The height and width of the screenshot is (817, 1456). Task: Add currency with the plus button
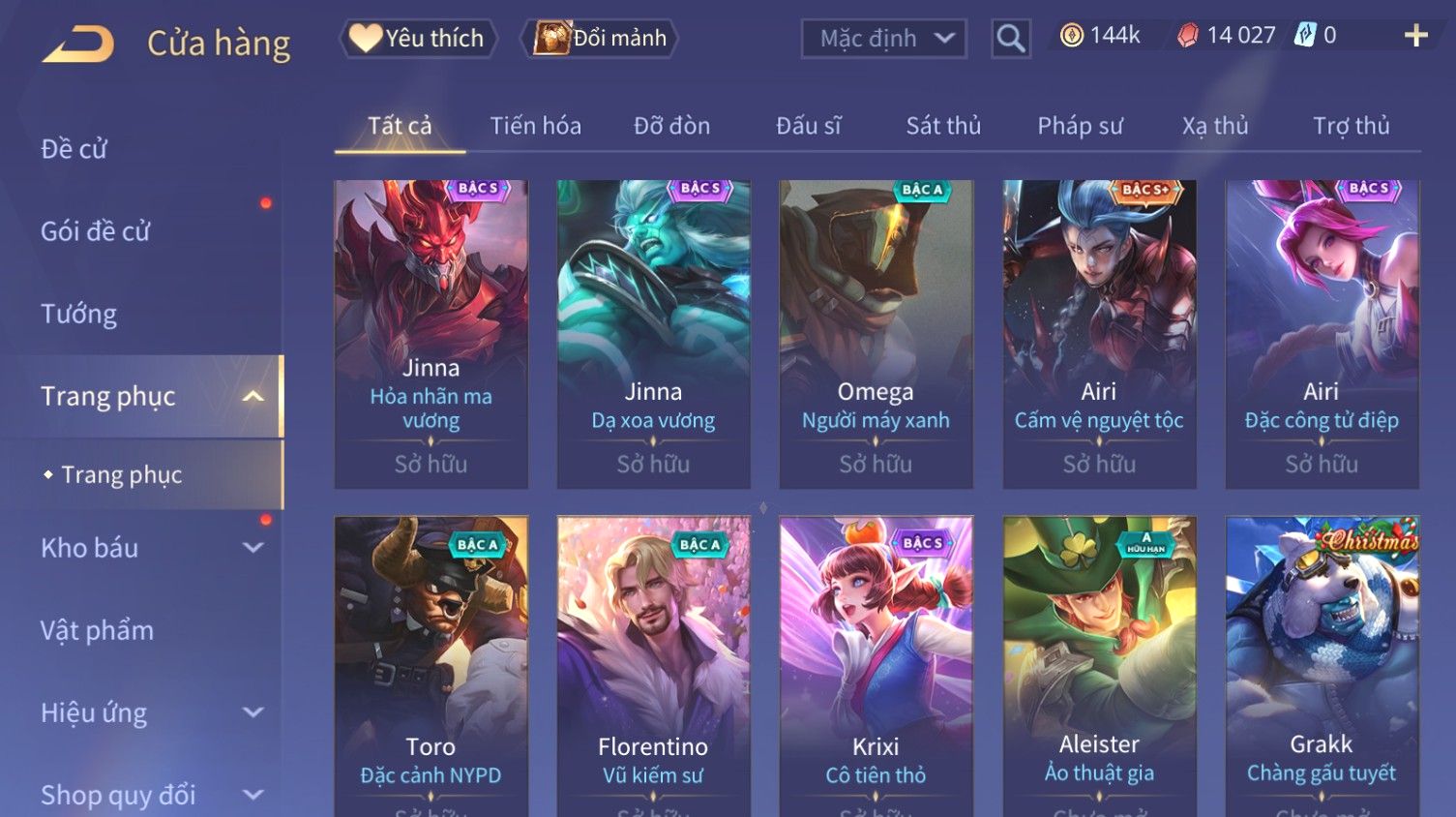point(1415,36)
